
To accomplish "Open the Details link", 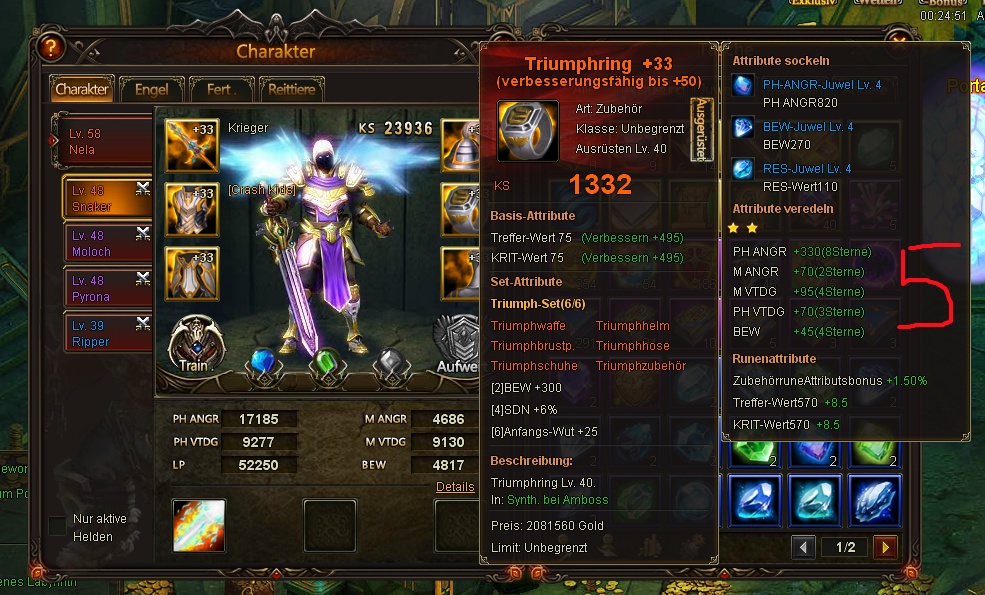I will coord(455,487).
